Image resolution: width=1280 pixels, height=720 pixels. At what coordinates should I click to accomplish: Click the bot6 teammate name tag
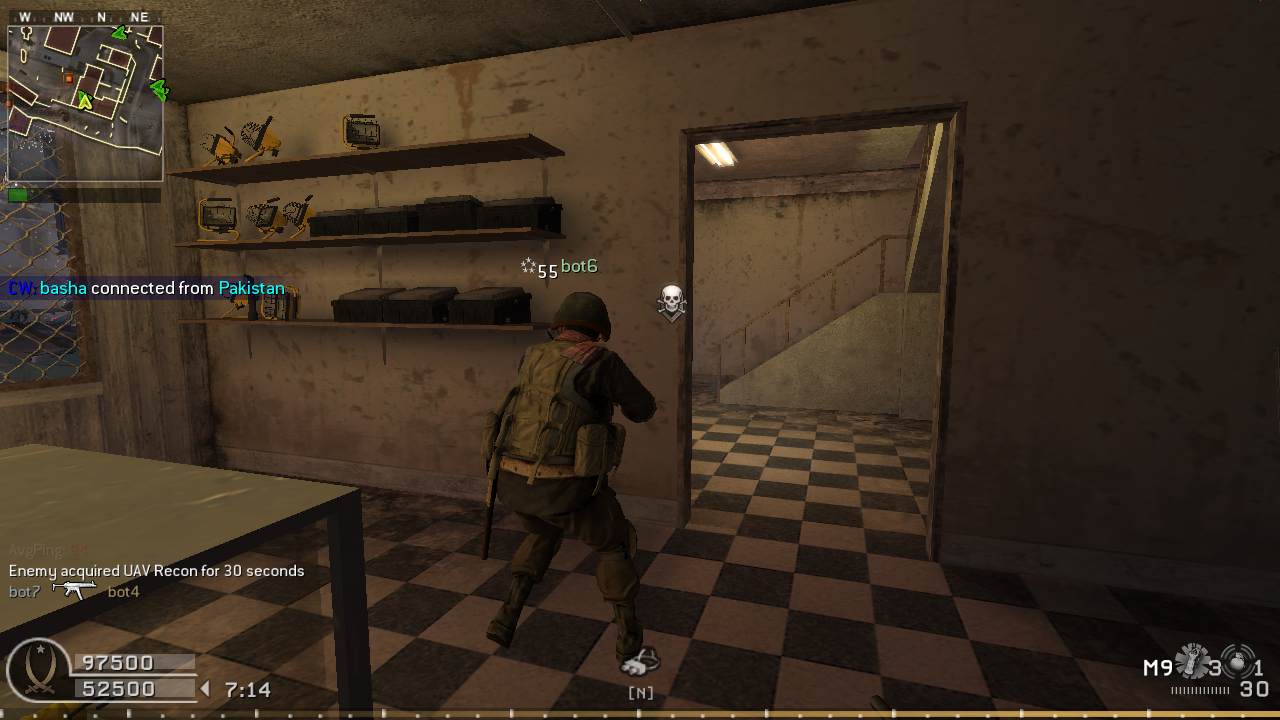(x=578, y=266)
